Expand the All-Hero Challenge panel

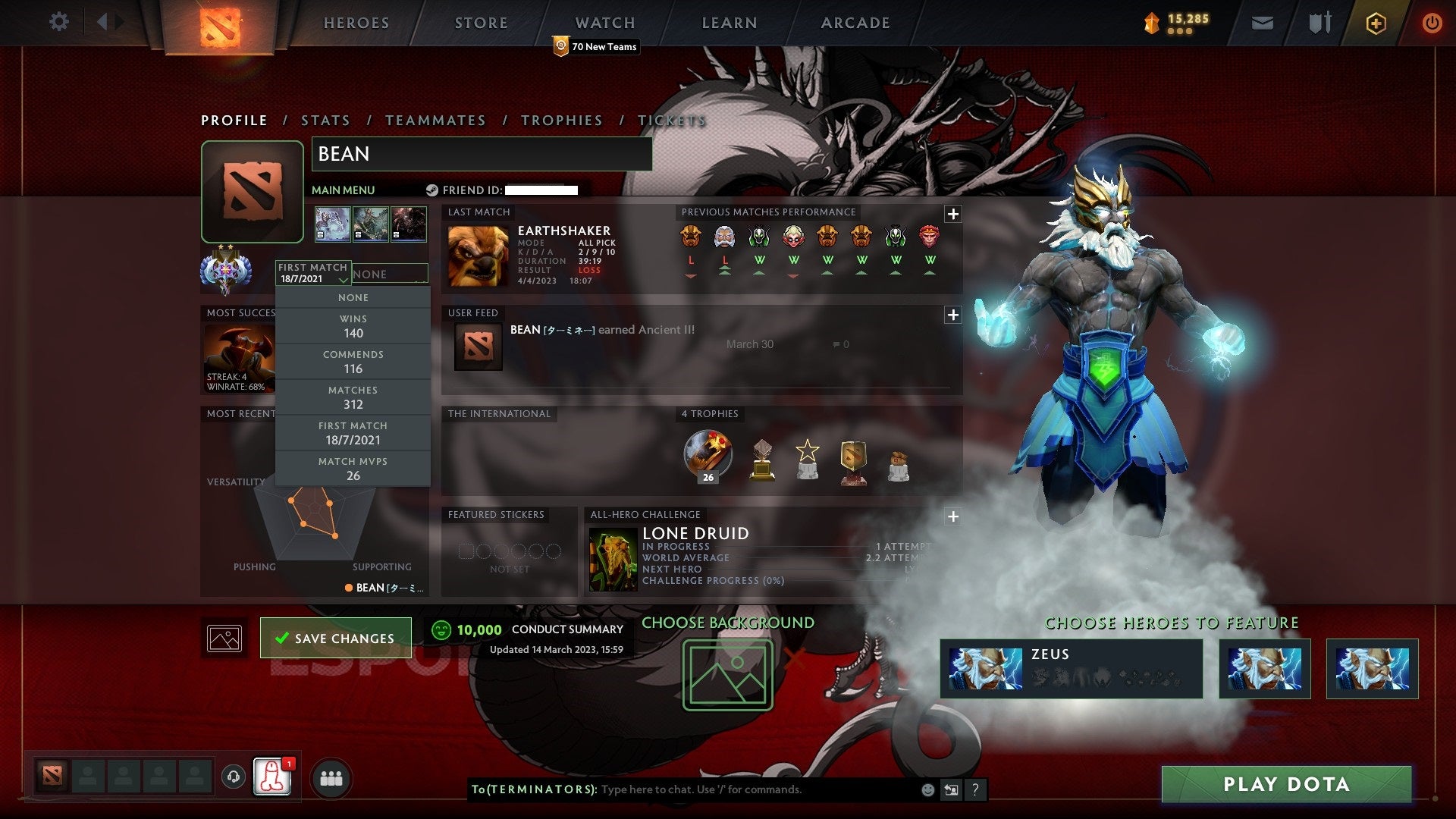952,516
